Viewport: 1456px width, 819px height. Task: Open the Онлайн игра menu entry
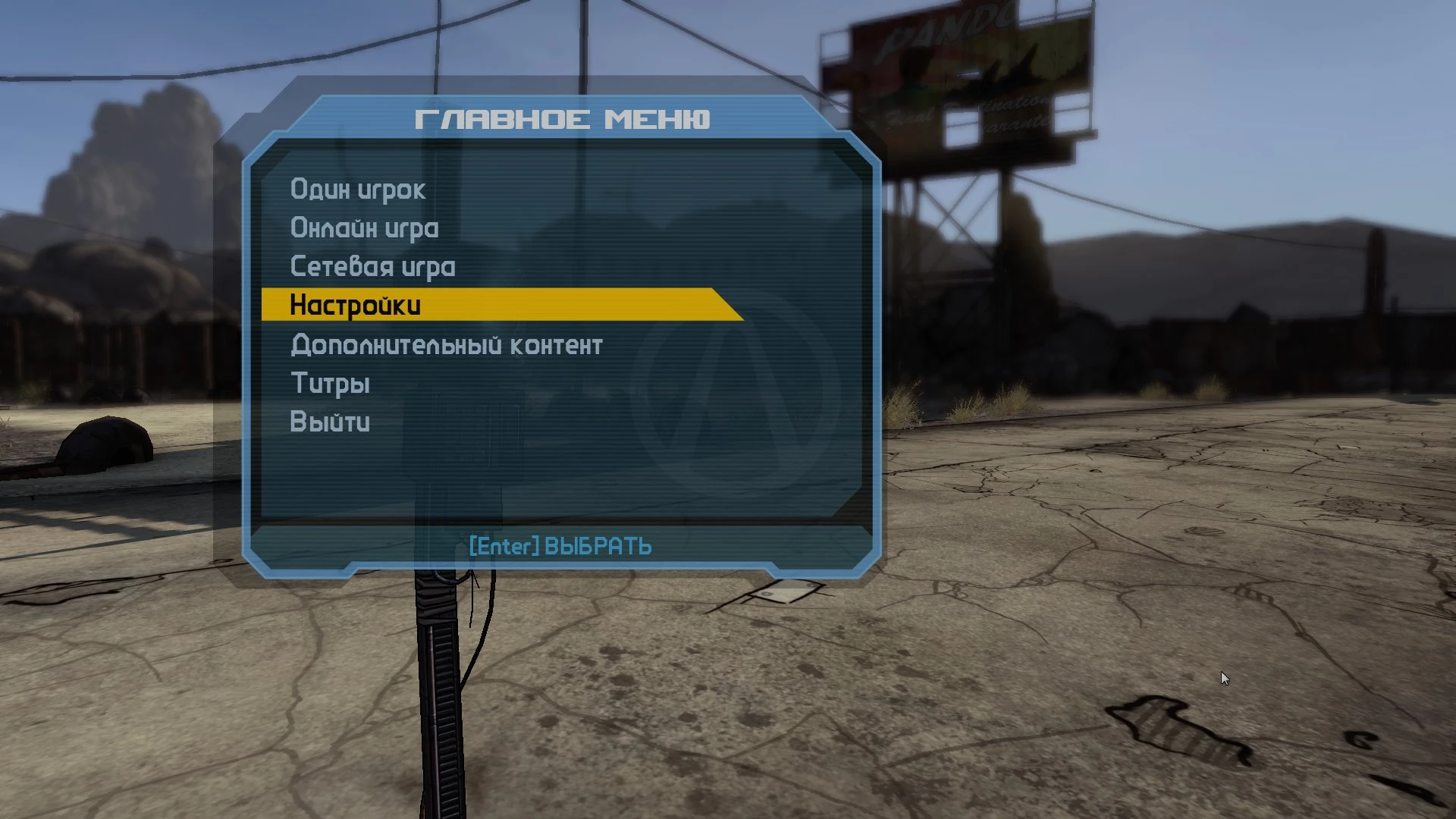coord(364,228)
